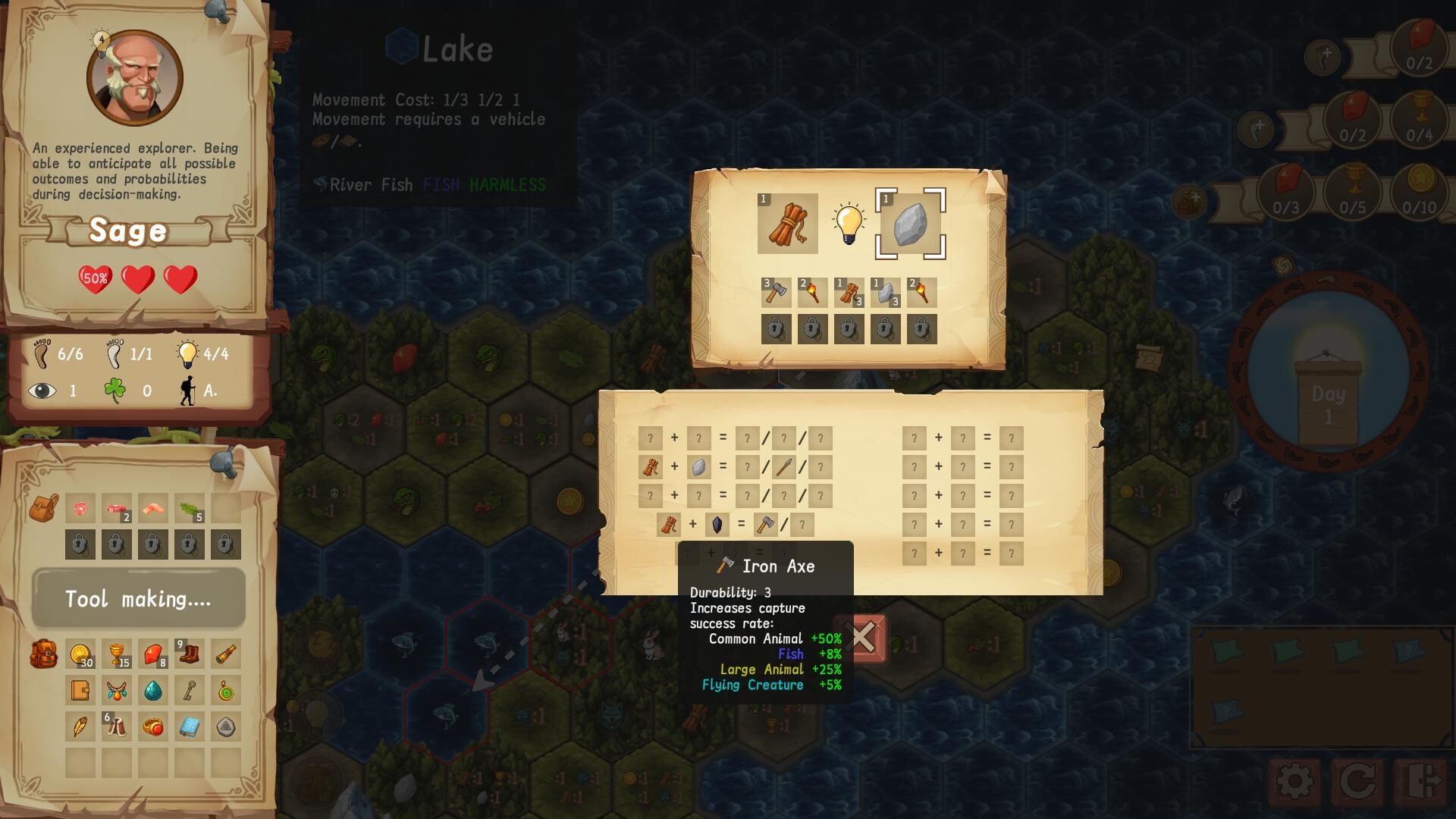1456x819 pixels.
Task: Click the exit door button
Action: (x=1420, y=781)
